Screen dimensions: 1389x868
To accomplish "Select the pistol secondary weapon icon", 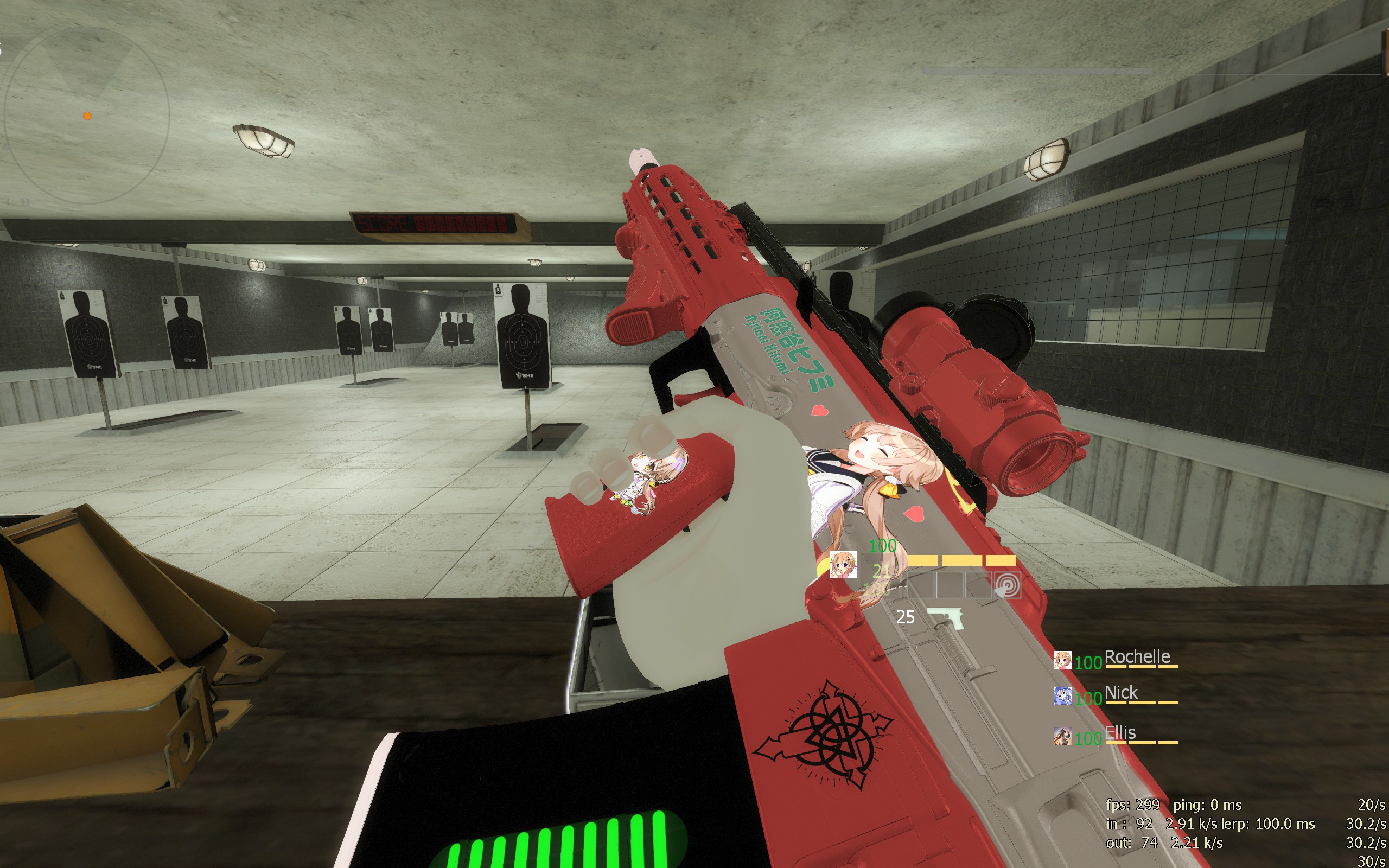I will coord(945,618).
